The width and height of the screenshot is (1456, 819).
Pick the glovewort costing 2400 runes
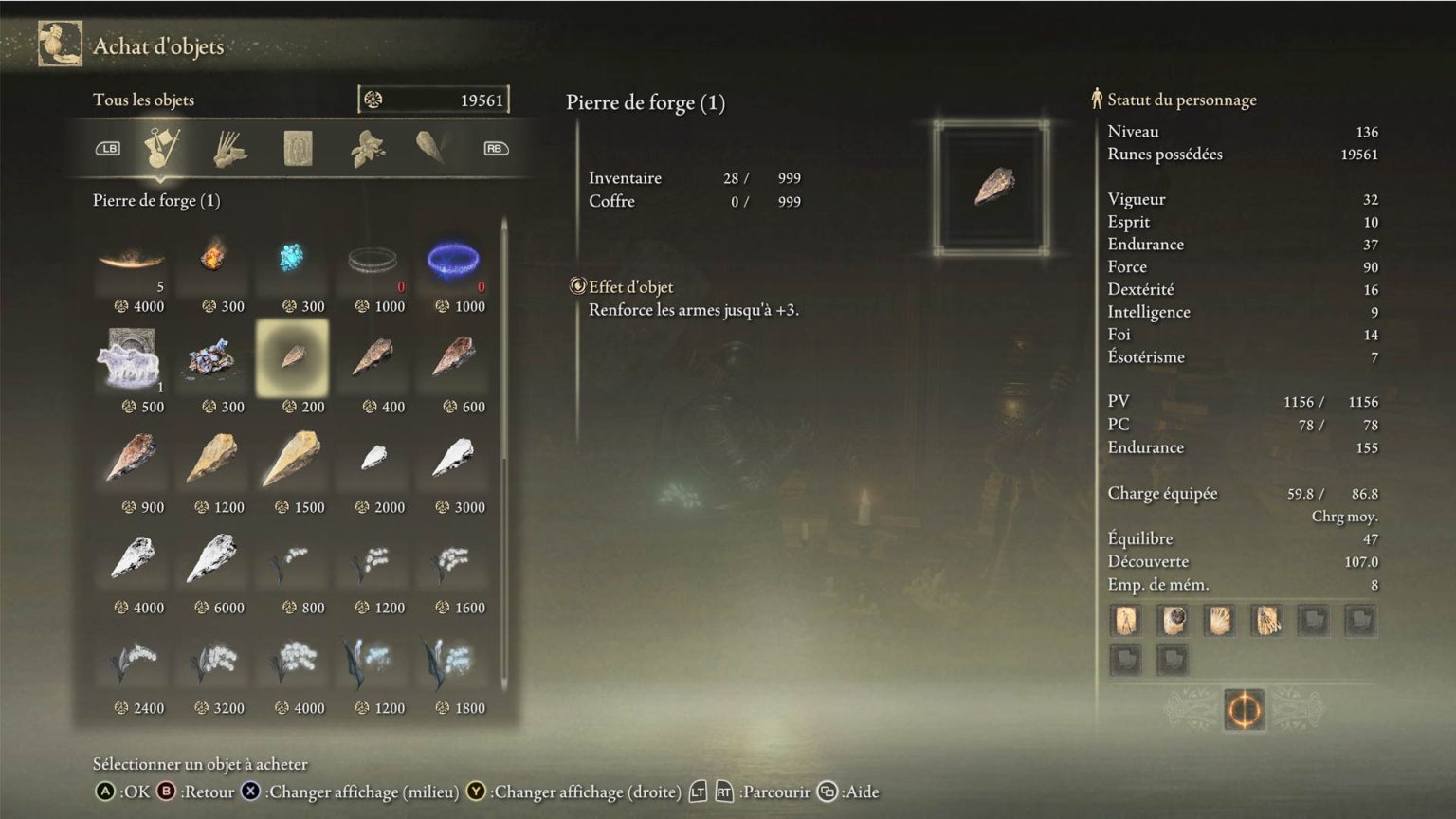[x=133, y=660]
